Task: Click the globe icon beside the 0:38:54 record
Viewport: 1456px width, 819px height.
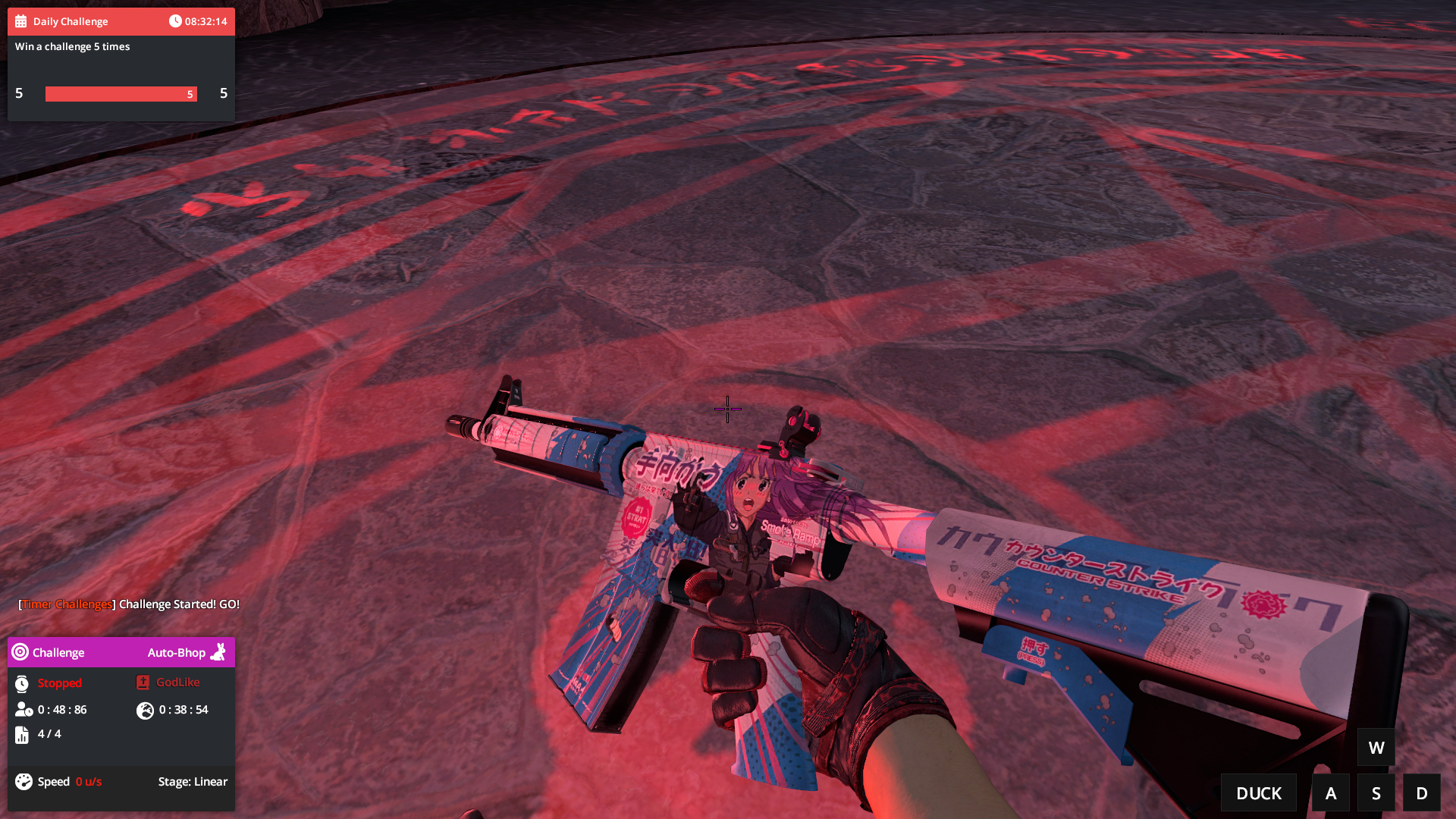Action: pos(145,711)
